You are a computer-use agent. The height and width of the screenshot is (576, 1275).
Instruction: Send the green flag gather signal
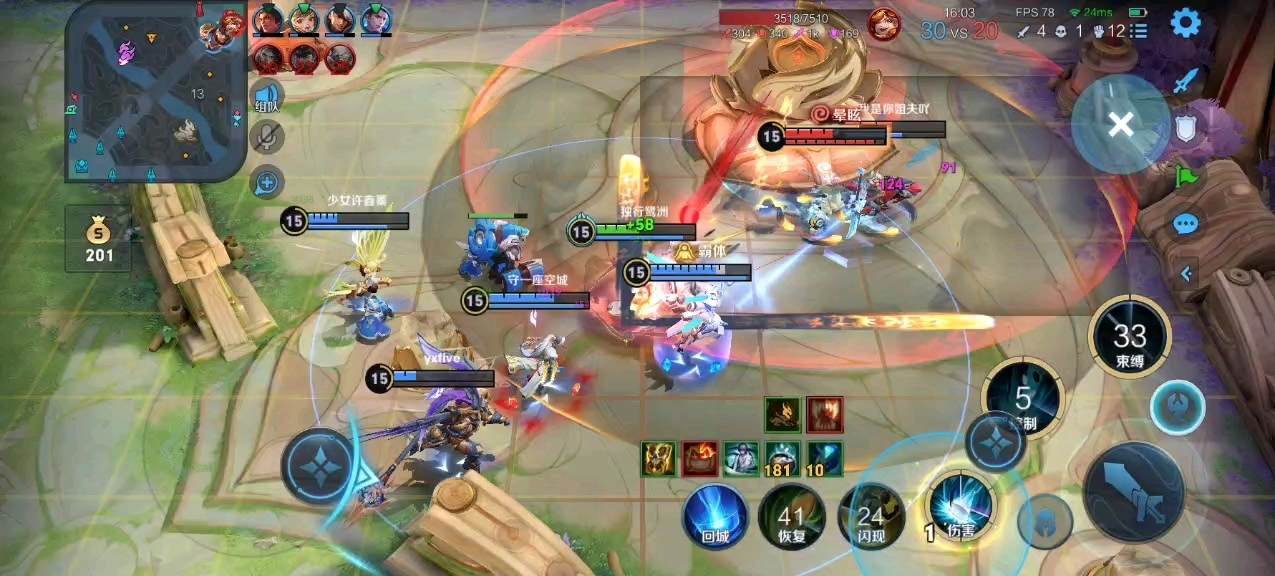pos(1185,177)
